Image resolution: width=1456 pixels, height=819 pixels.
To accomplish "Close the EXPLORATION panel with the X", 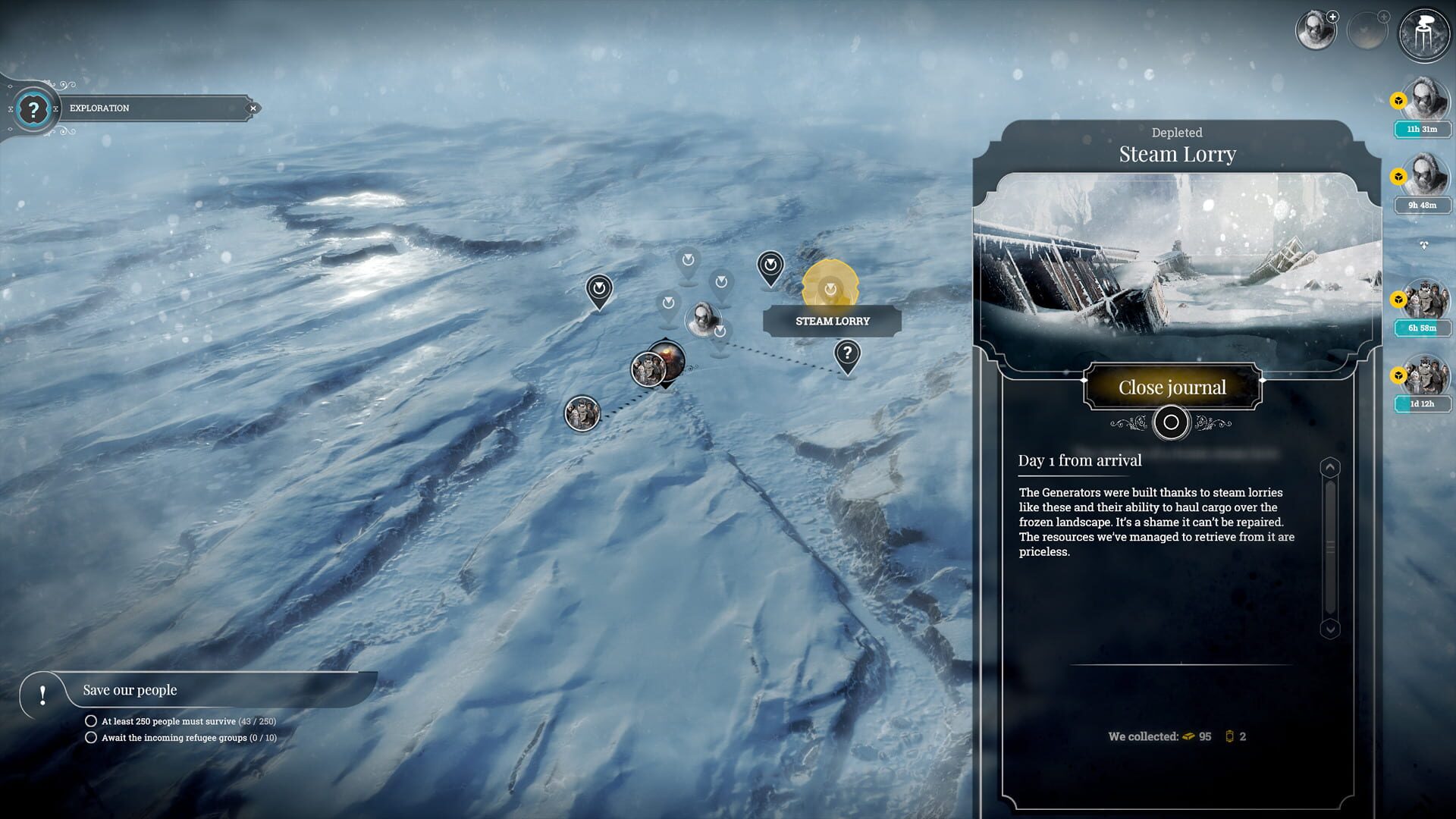I will click(x=253, y=108).
